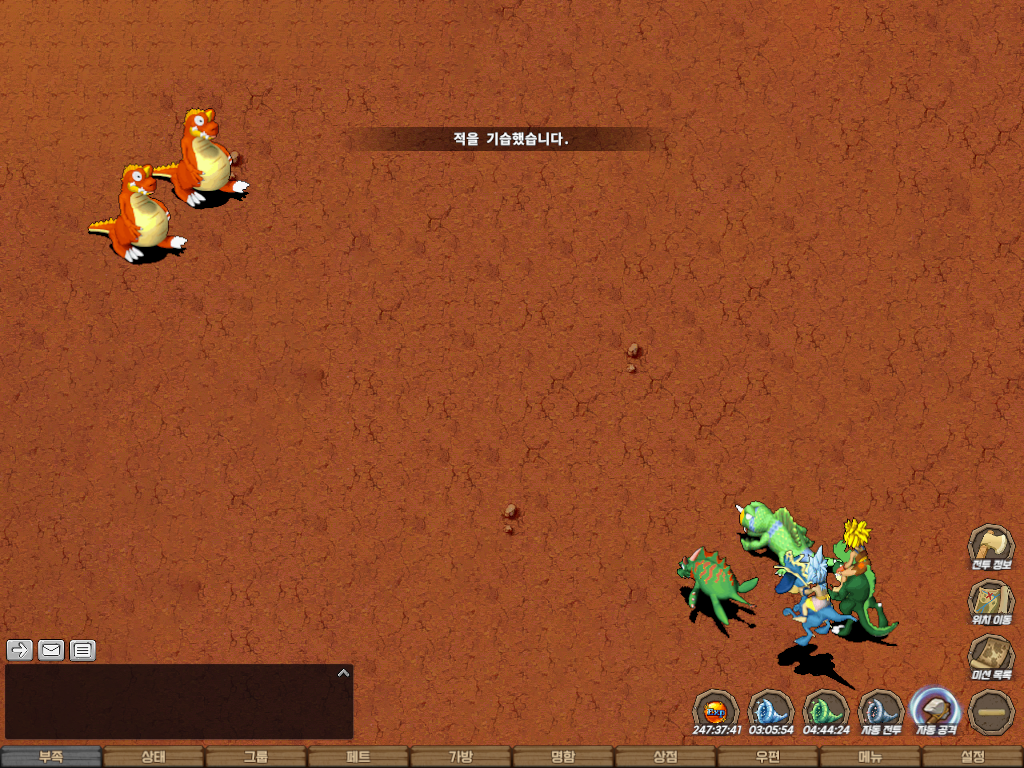The height and width of the screenshot is (768, 1024).
Task: Open the 명함 (Name card) menu
Action: 563,757
